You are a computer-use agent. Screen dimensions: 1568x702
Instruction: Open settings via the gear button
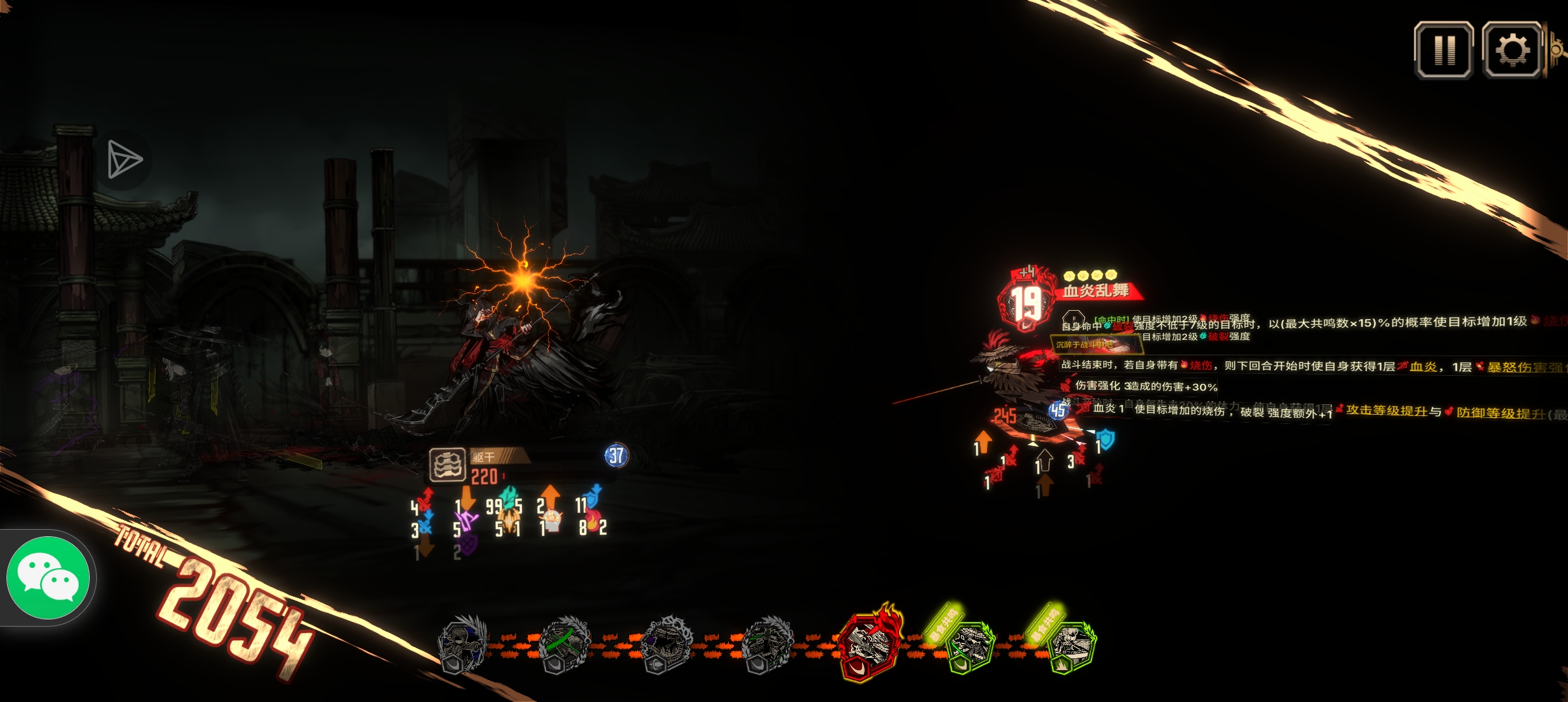tap(1512, 50)
